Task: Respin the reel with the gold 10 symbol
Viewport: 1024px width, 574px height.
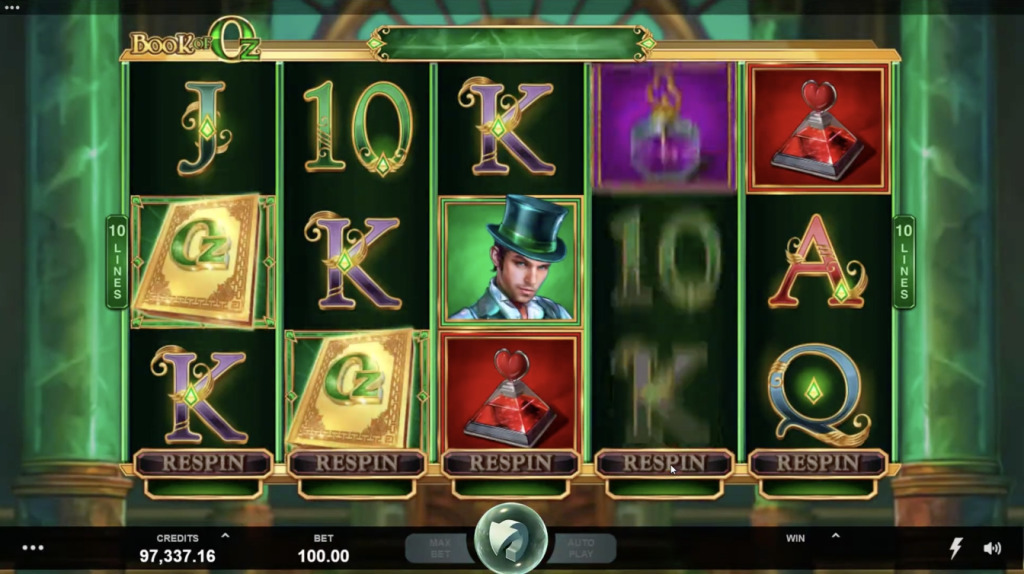Action: (357, 463)
